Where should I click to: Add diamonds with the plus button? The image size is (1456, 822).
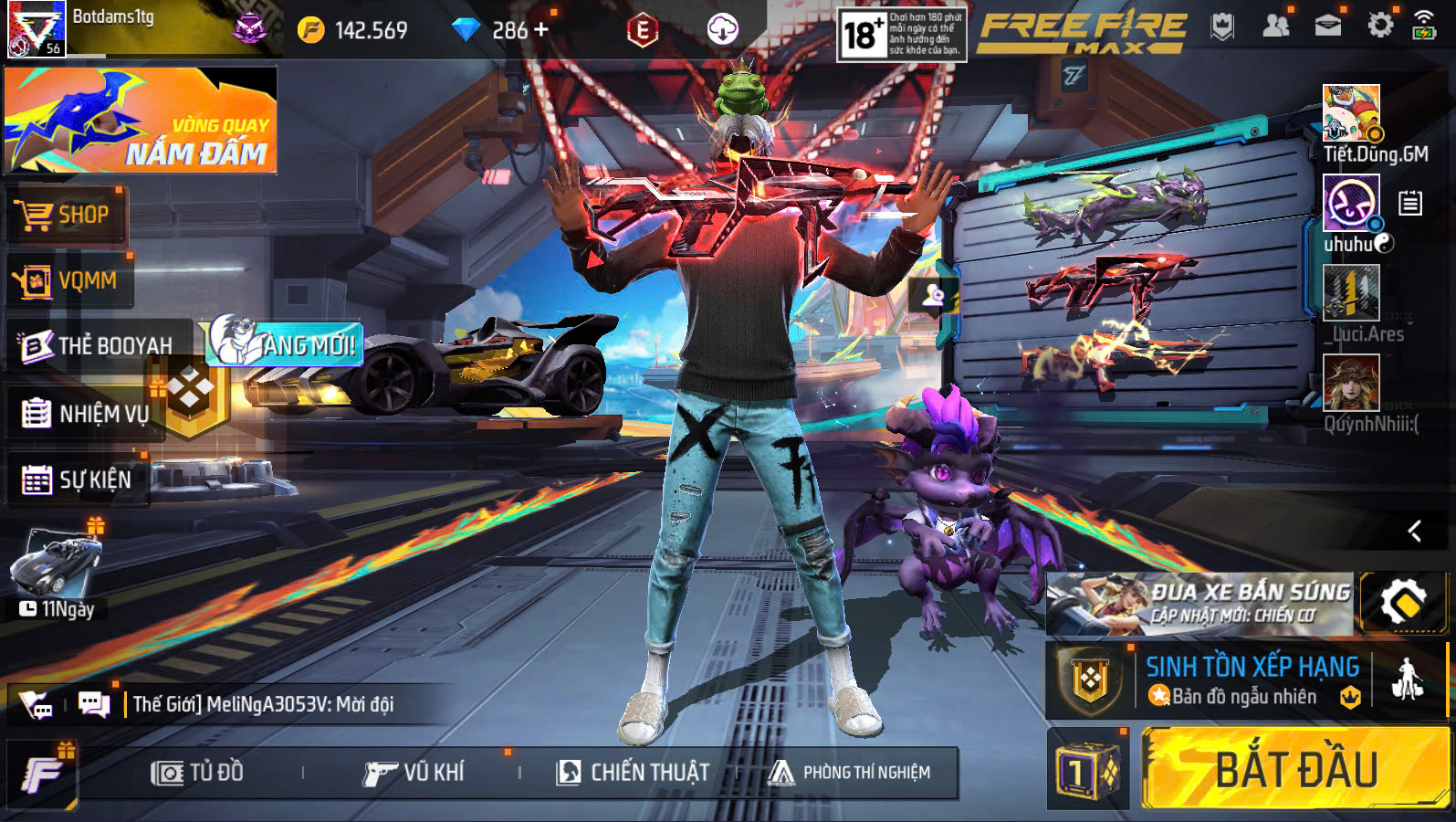coord(541,30)
